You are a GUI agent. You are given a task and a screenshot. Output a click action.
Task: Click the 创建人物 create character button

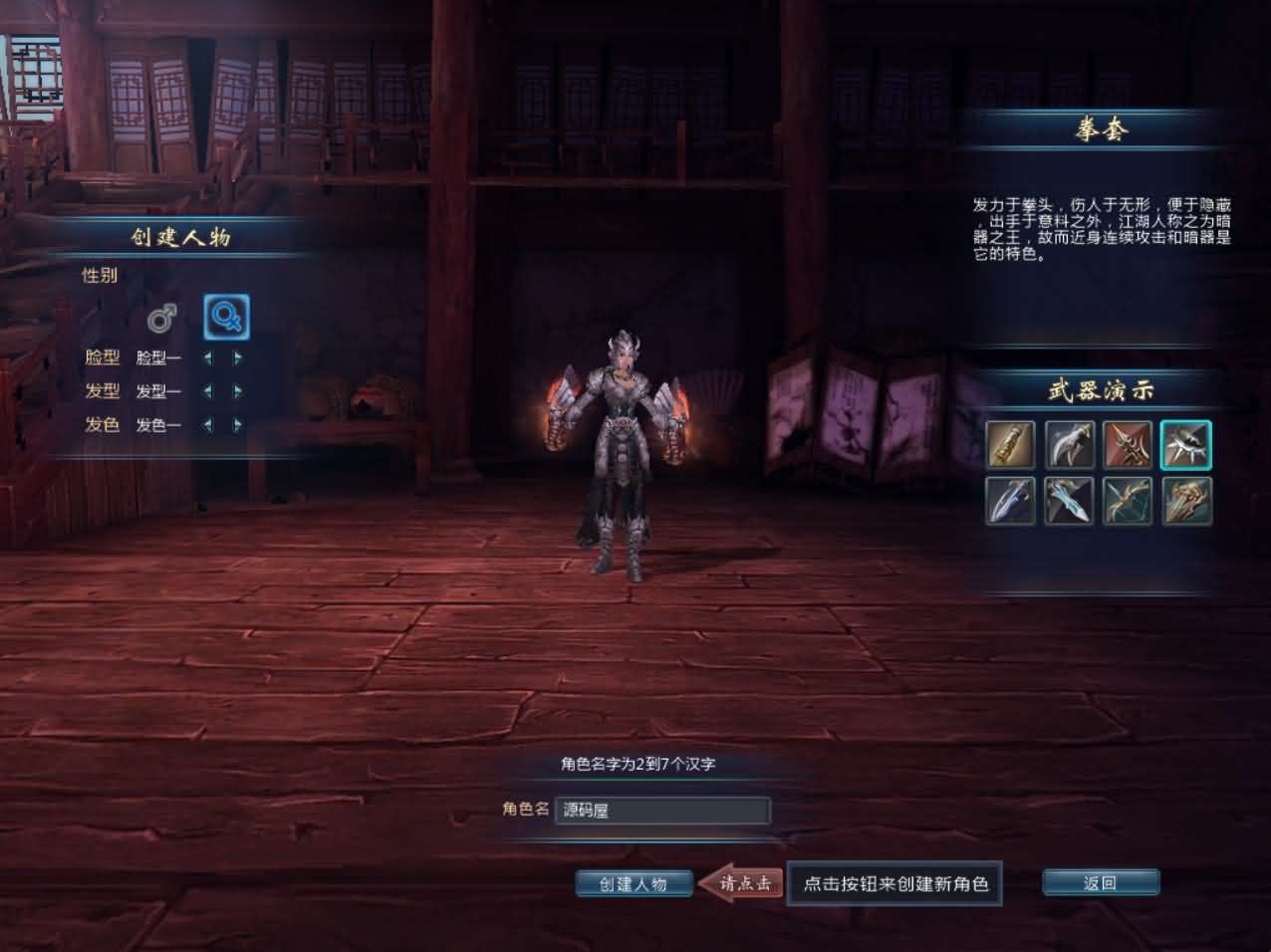(634, 883)
